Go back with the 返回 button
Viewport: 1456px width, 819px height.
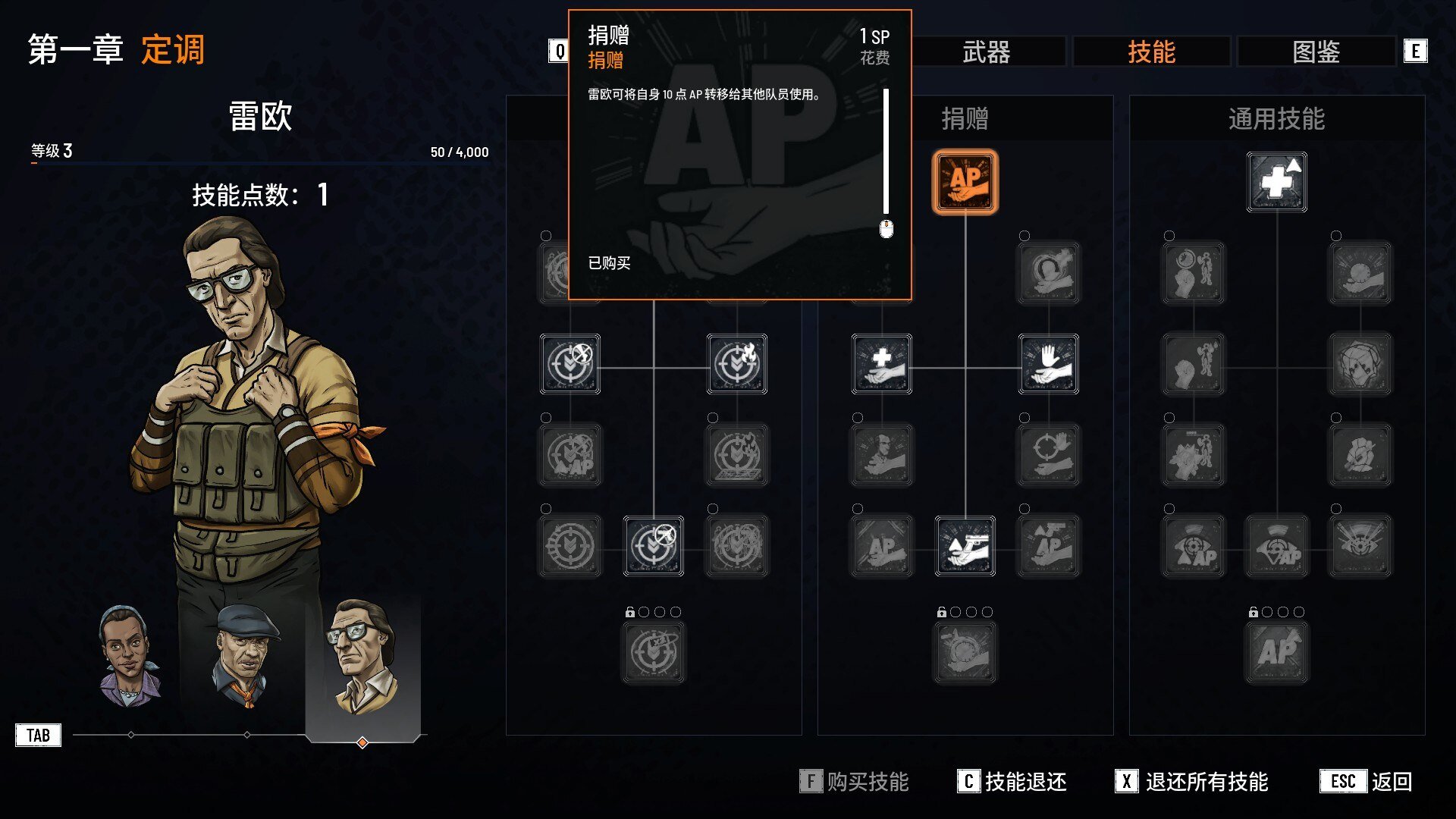(x=1367, y=781)
